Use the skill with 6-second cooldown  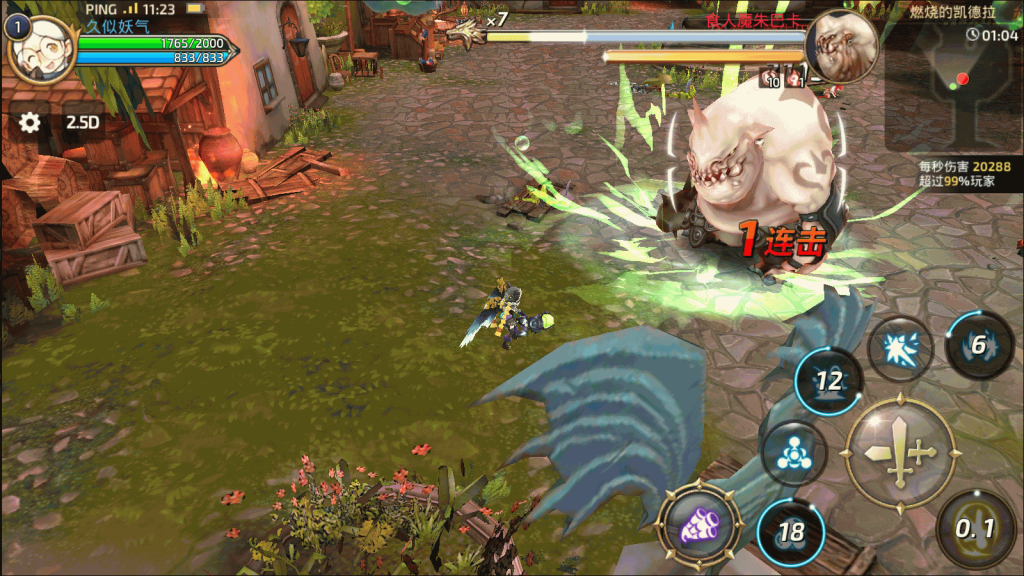click(x=979, y=346)
